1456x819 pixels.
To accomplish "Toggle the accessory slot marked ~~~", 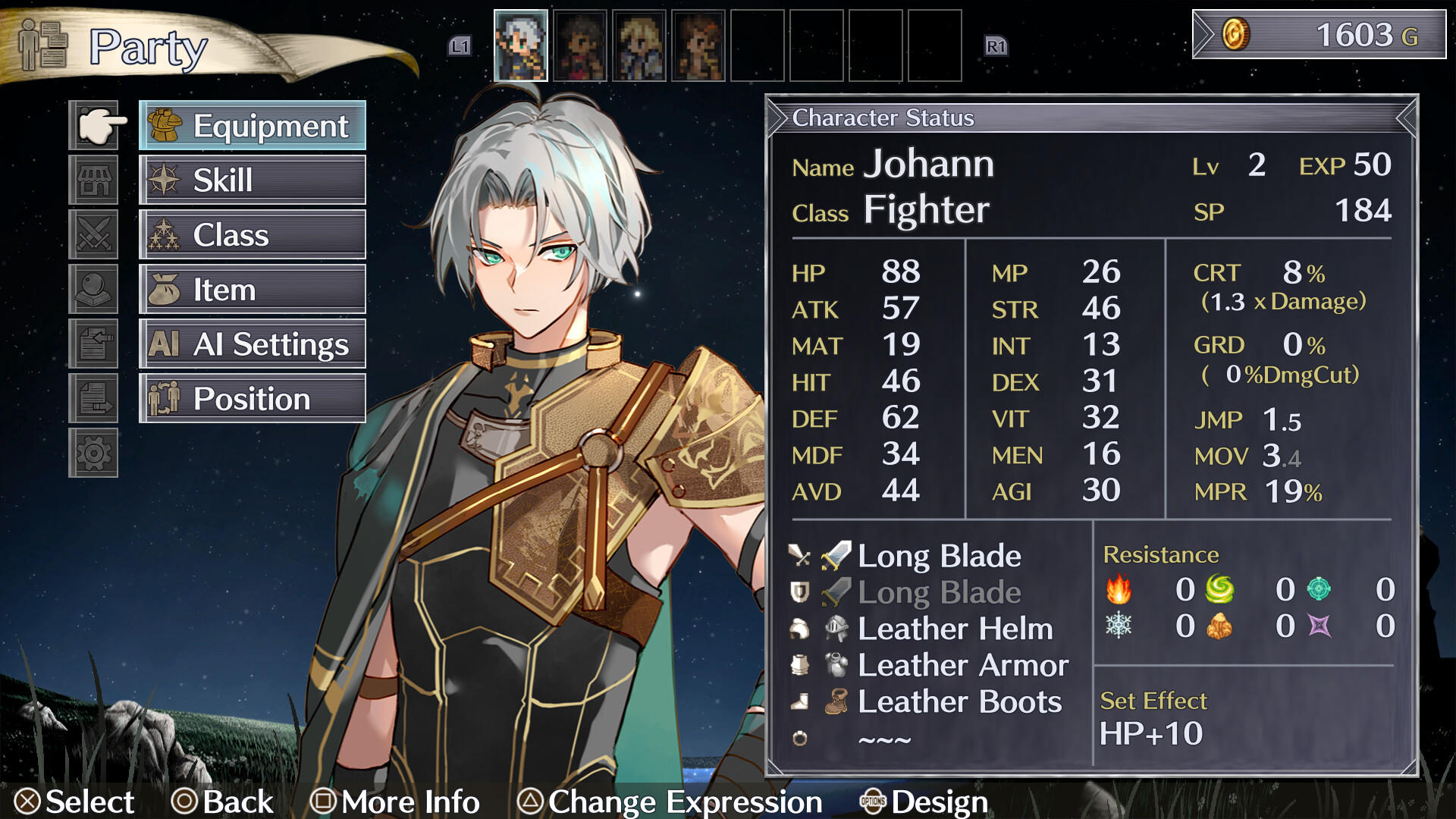I will click(x=886, y=736).
